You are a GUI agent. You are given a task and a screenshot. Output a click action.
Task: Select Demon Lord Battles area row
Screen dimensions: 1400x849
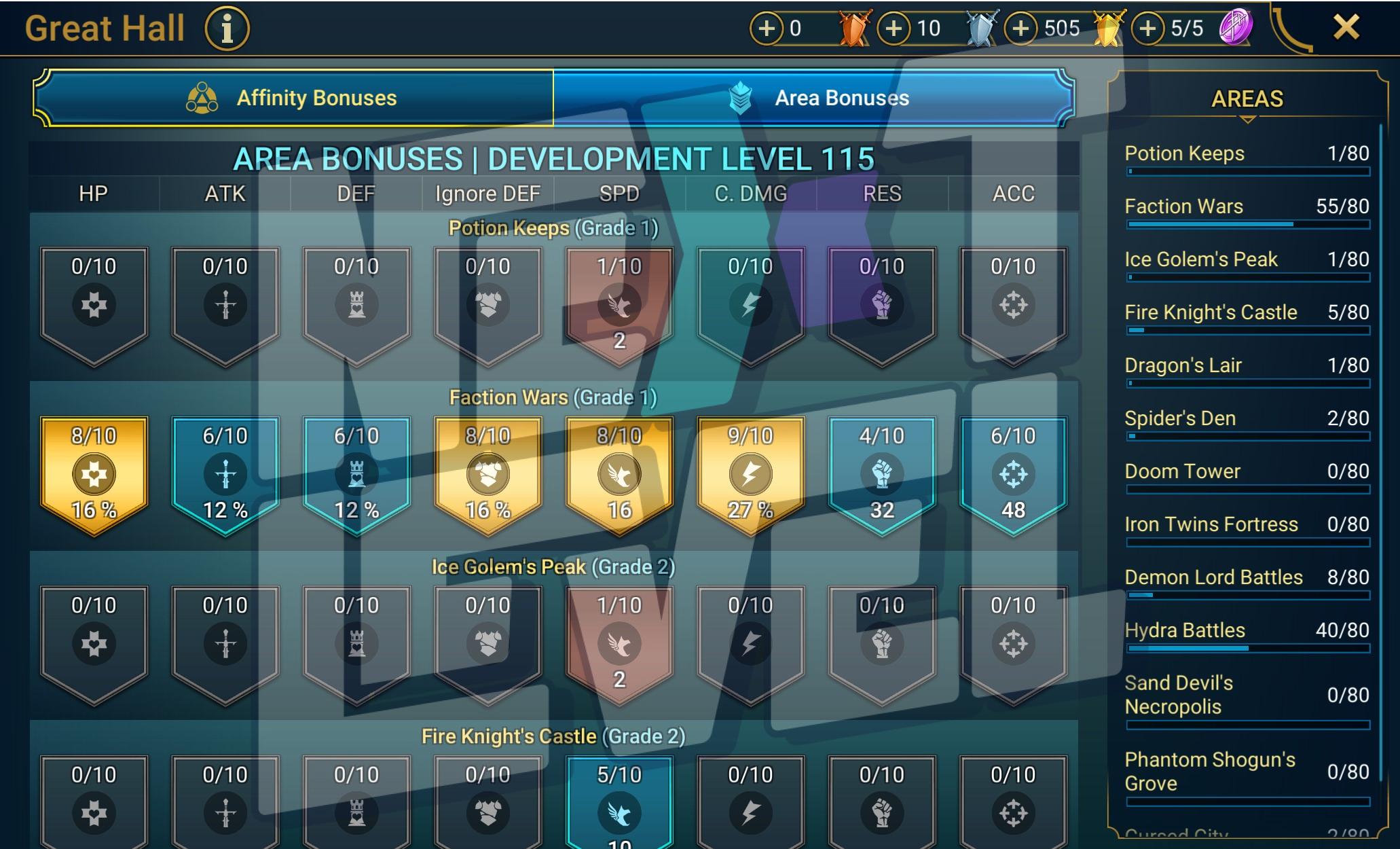coord(1247,579)
